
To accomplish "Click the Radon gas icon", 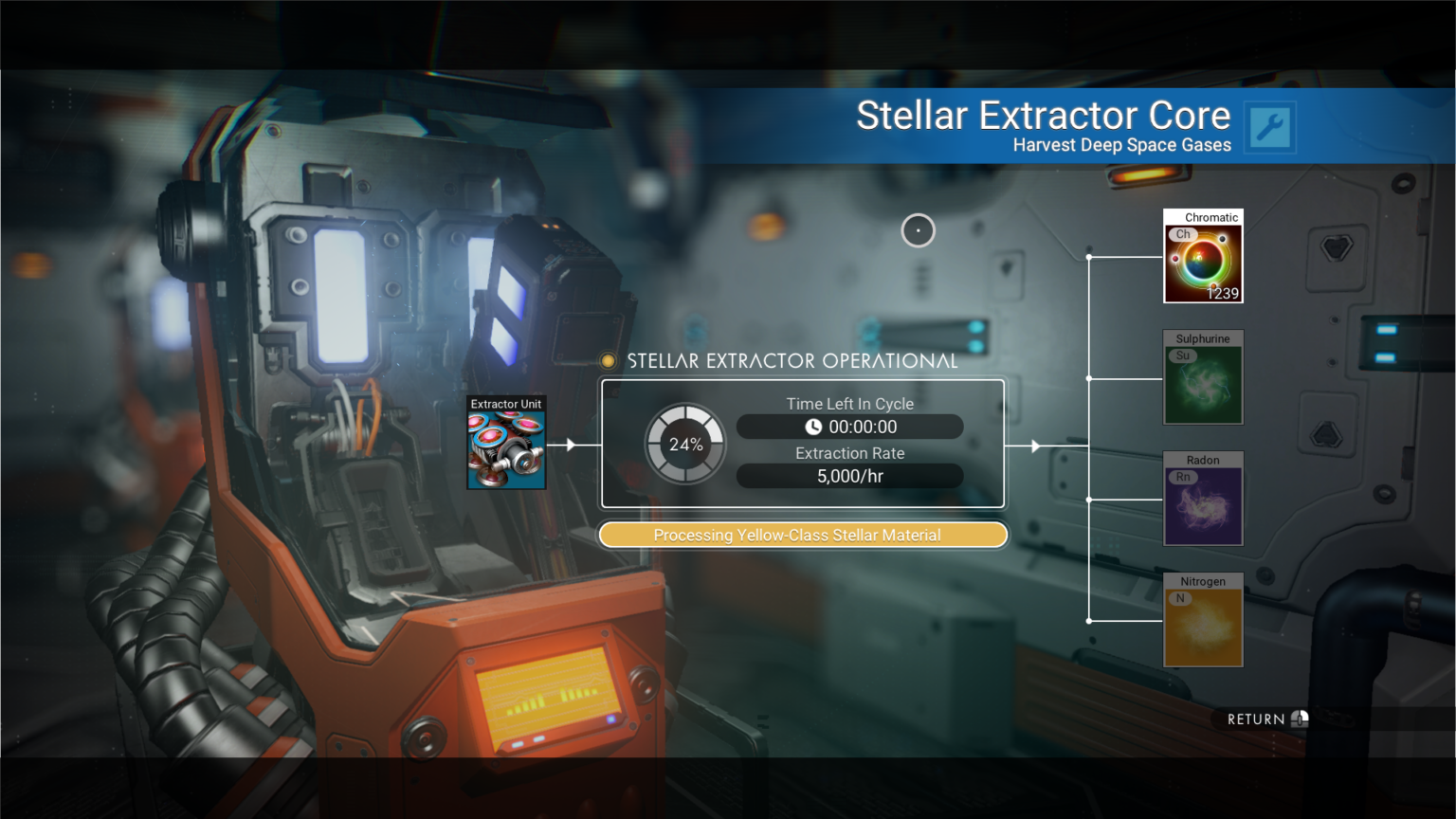I will [1203, 500].
